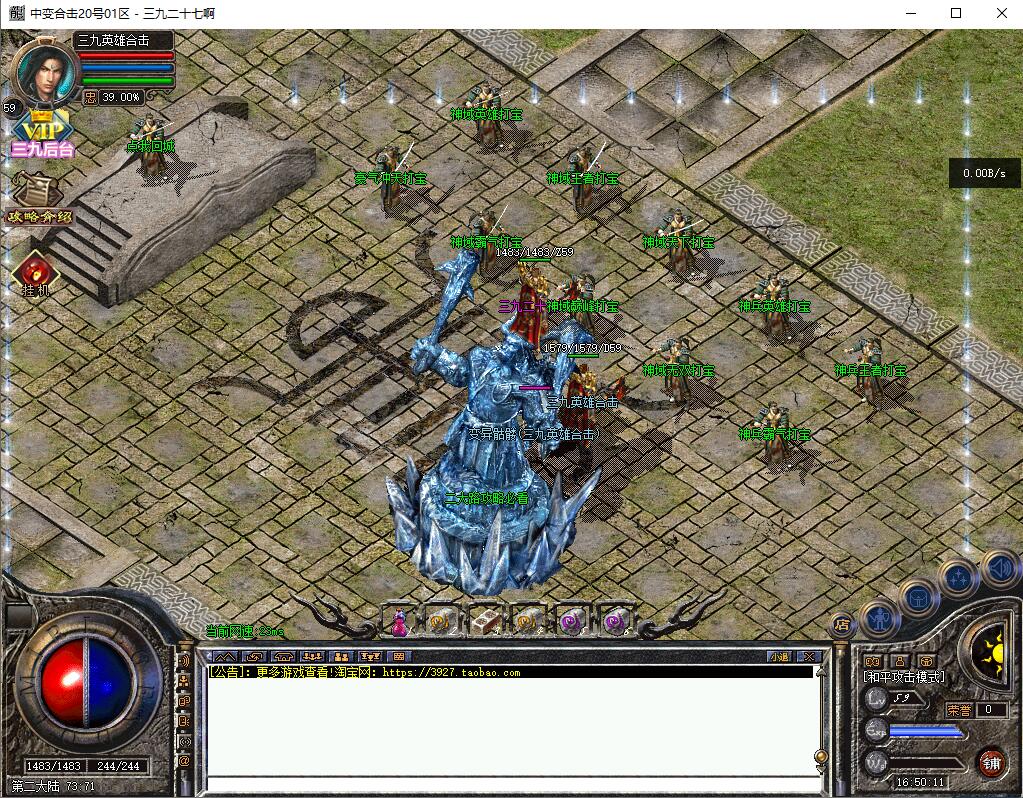Close the chat panel with its X button
This screenshot has height=798, width=1023.
pos(809,657)
